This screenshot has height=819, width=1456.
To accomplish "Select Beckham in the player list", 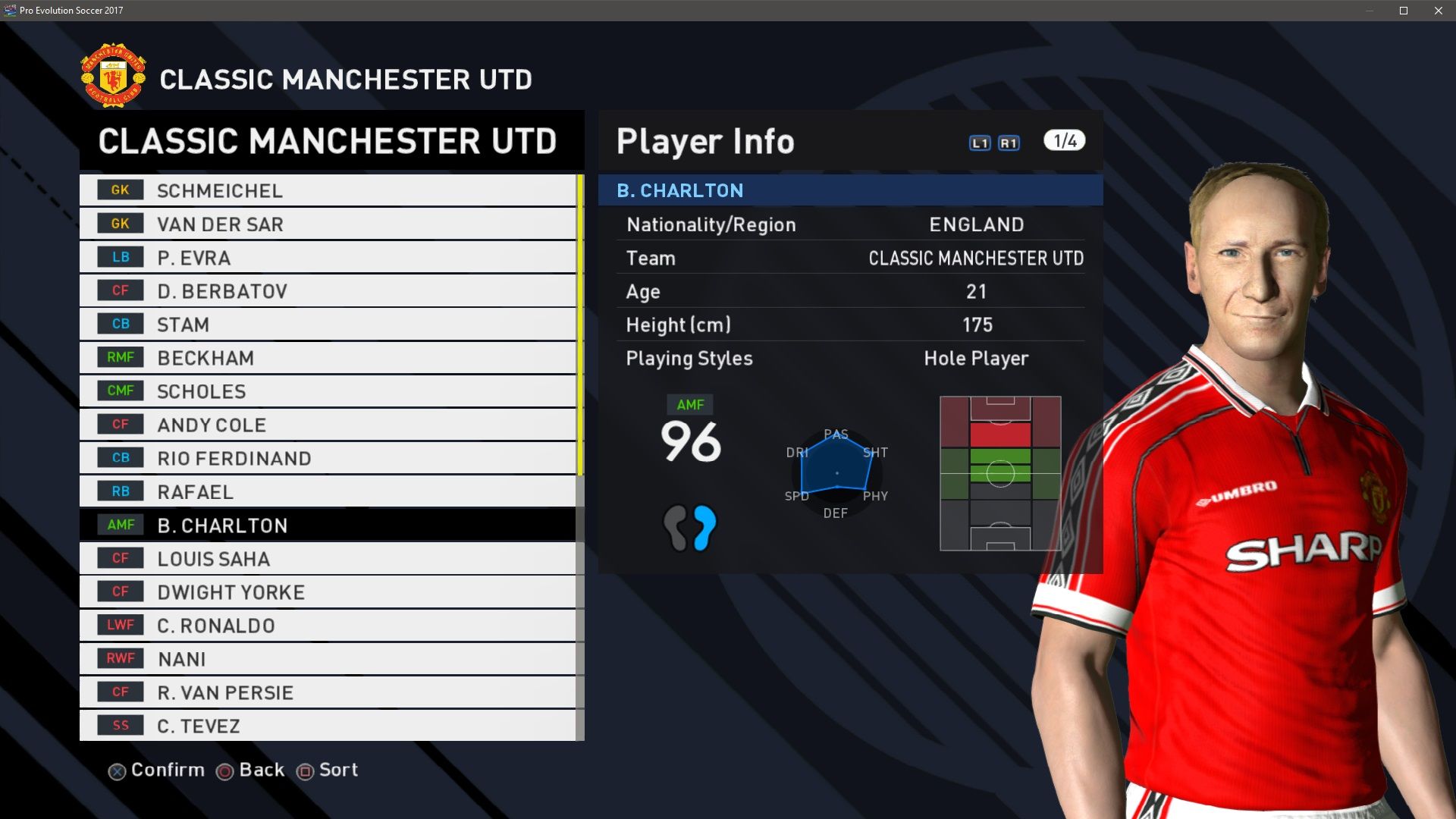I will coord(327,357).
